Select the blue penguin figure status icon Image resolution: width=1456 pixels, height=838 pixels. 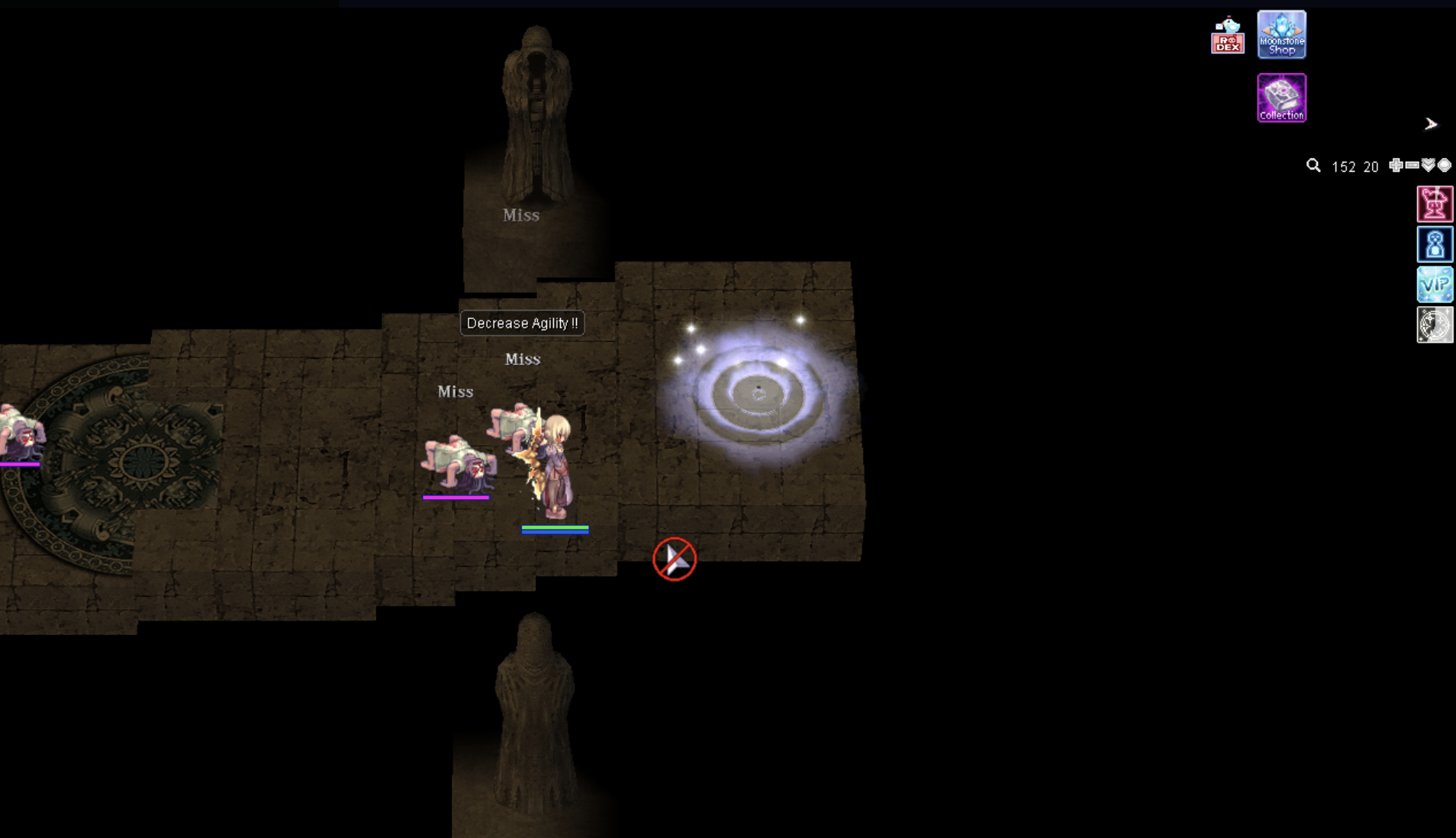coord(1435,244)
